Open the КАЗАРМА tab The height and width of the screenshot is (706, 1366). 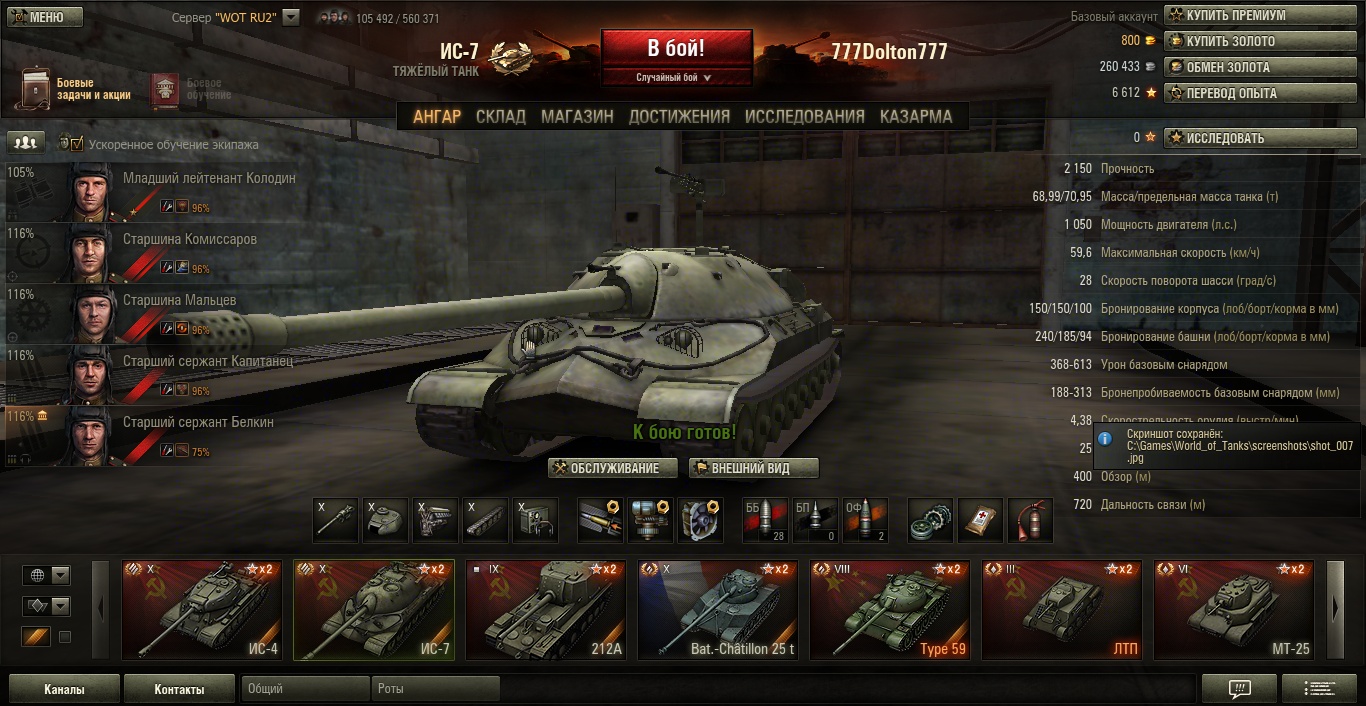916,116
